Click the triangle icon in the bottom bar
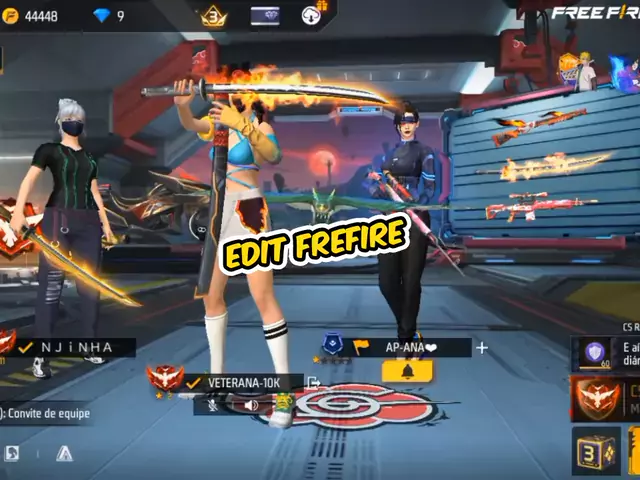640x480 pixels. (64, 453)
